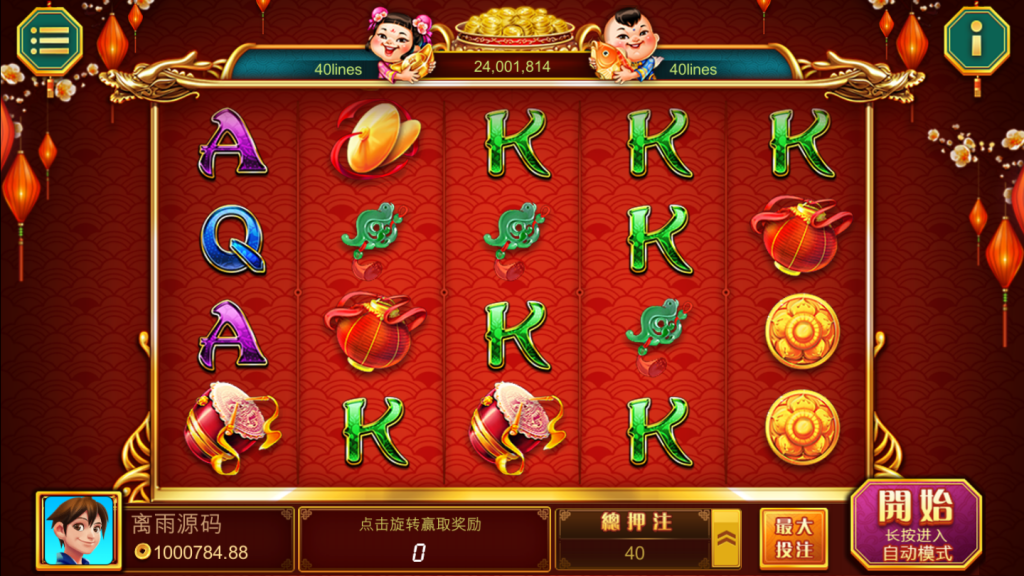This screenshot has height=576, width=1024.
Task: Open the player avatar profile
Action: tap(78, 530)
